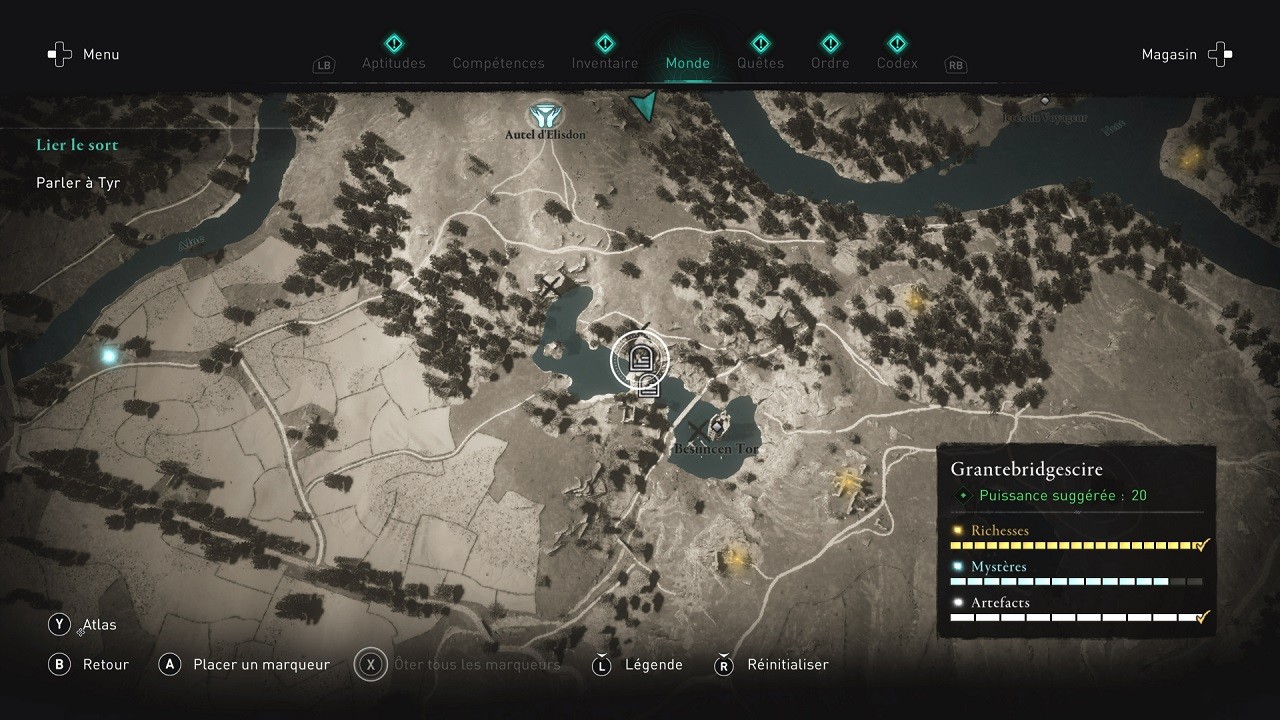1280x720 pixels.
Task: Click the Magasin pad icon top right
Action: (1219, 54)
